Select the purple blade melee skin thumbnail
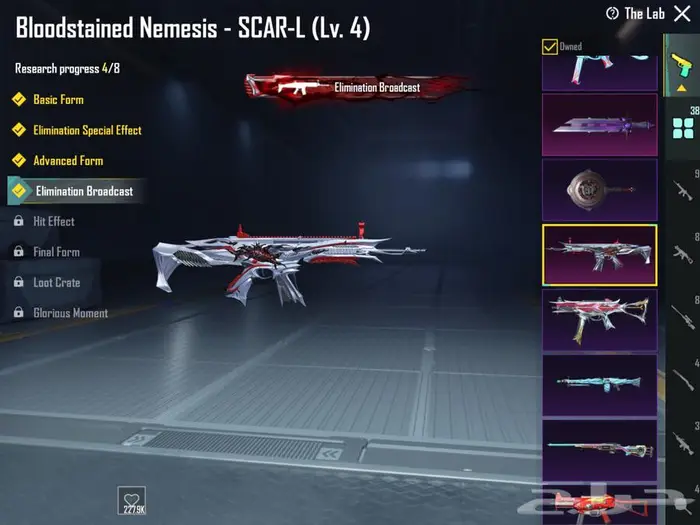The width and height of the screenshot is (700, 525). (599, 125)
